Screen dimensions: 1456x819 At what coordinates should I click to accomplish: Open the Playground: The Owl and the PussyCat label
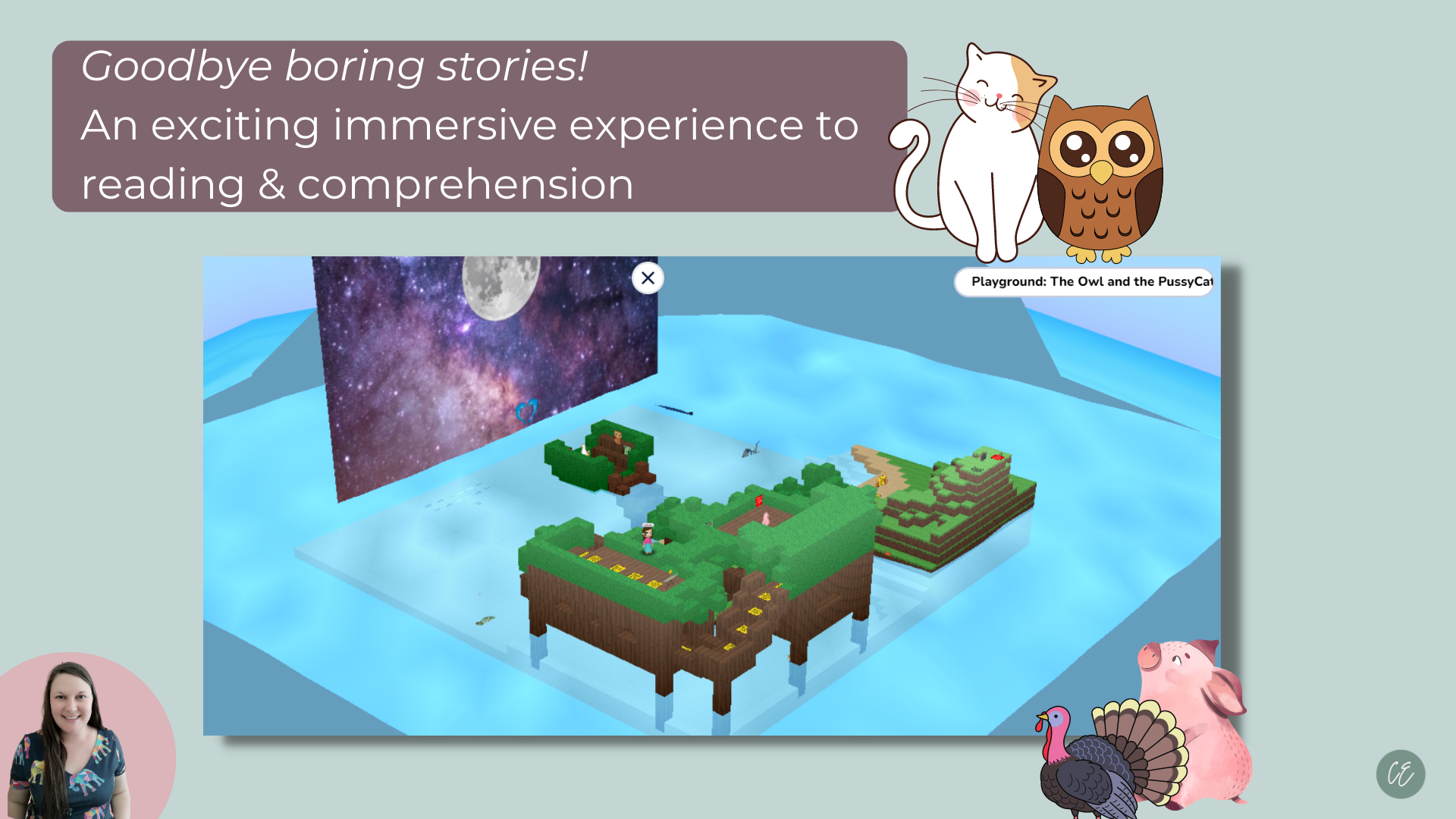1084,283
